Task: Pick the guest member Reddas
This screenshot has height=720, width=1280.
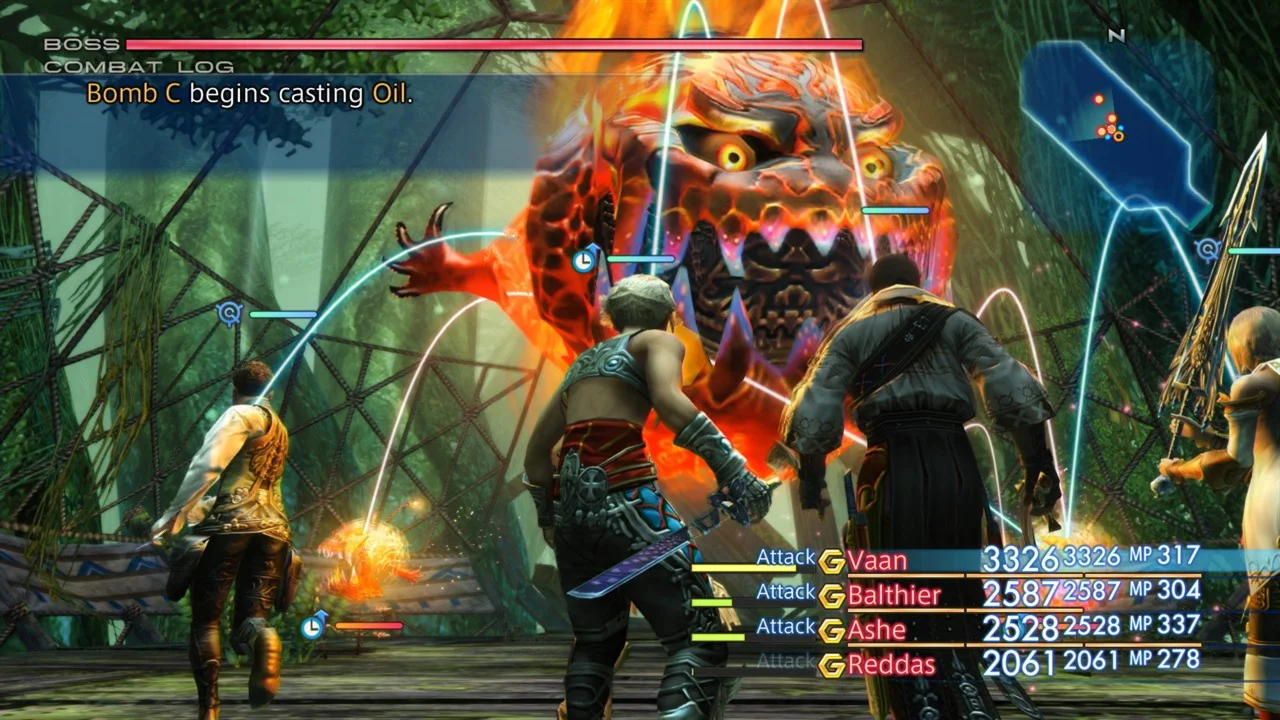Action: 891,664
